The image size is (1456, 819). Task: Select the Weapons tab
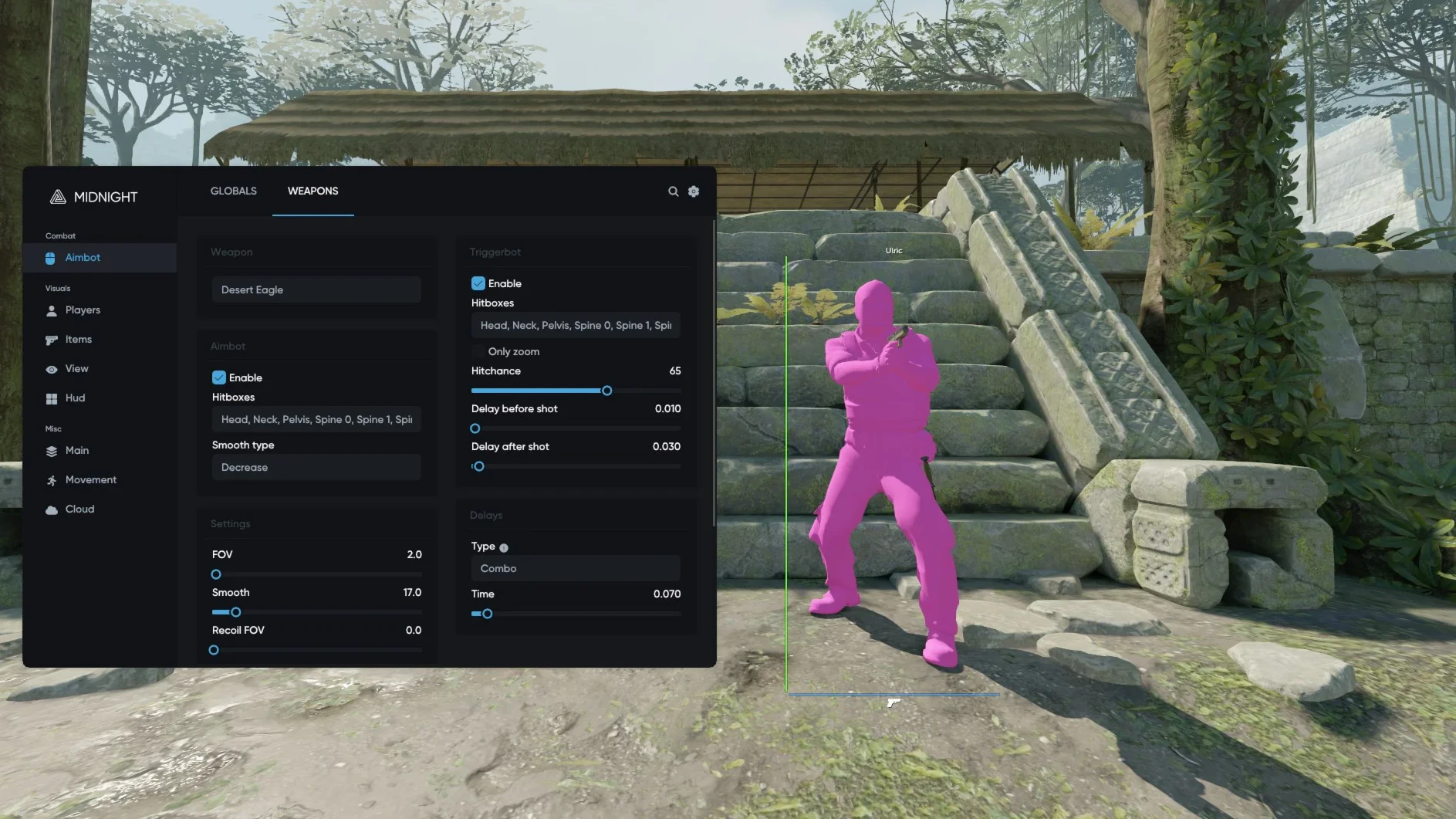point(312,191)
